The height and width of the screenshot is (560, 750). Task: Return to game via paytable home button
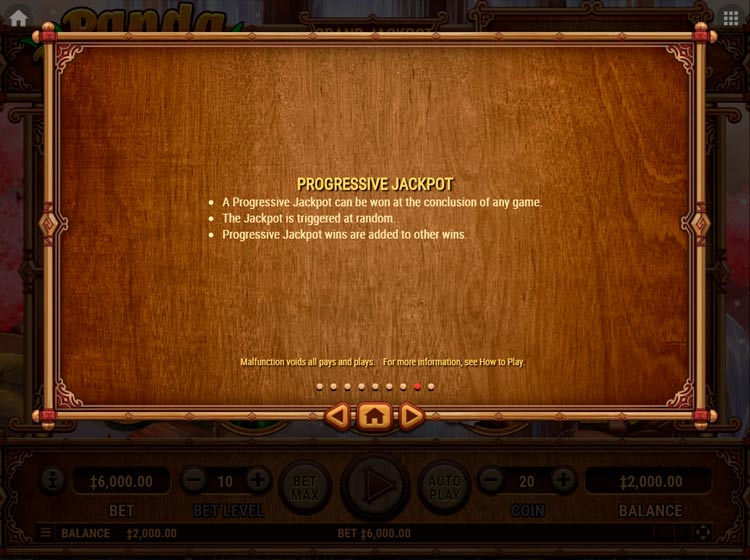(375, 416)
